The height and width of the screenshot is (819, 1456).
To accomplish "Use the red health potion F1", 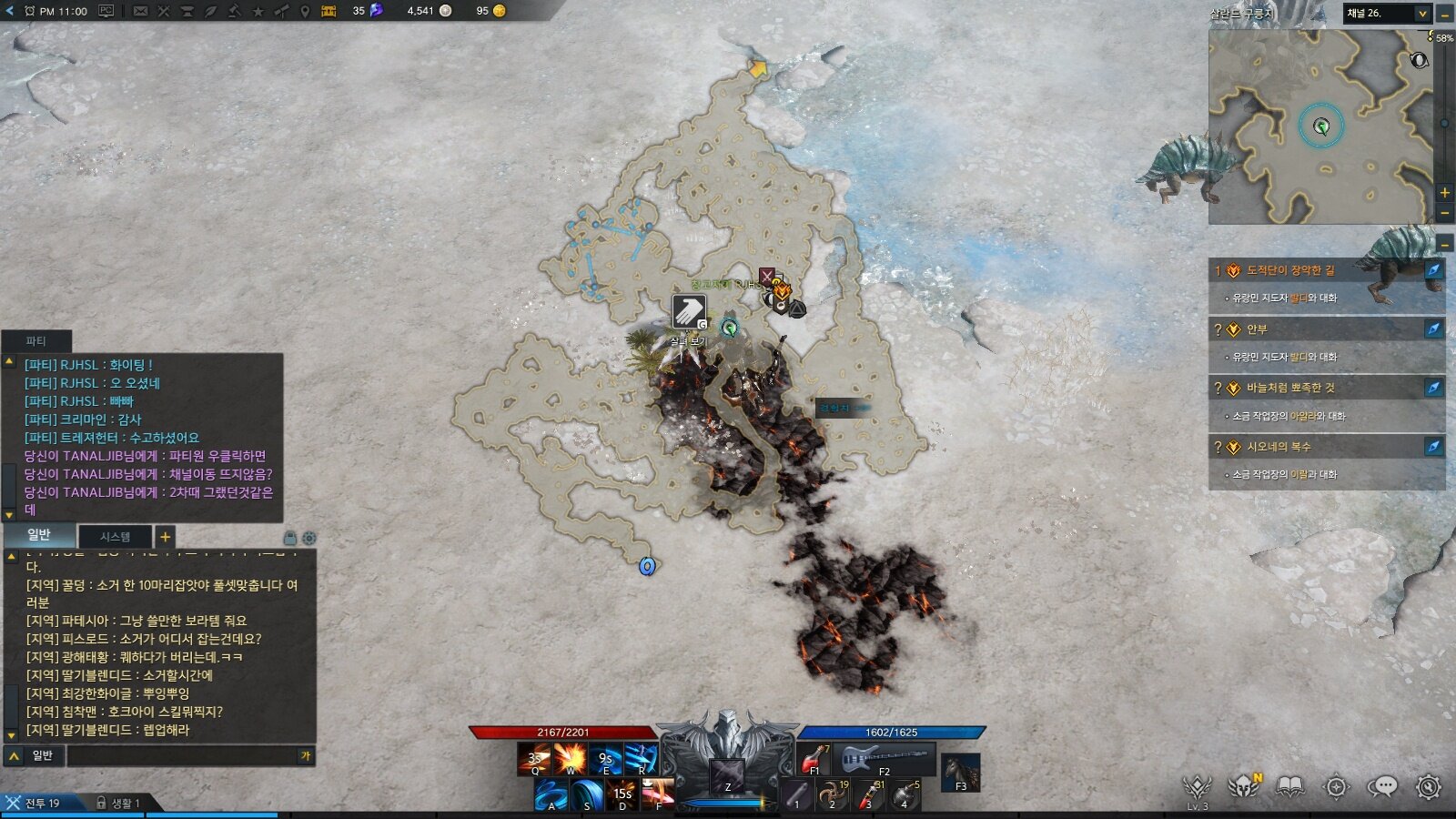I will [814, 759].
